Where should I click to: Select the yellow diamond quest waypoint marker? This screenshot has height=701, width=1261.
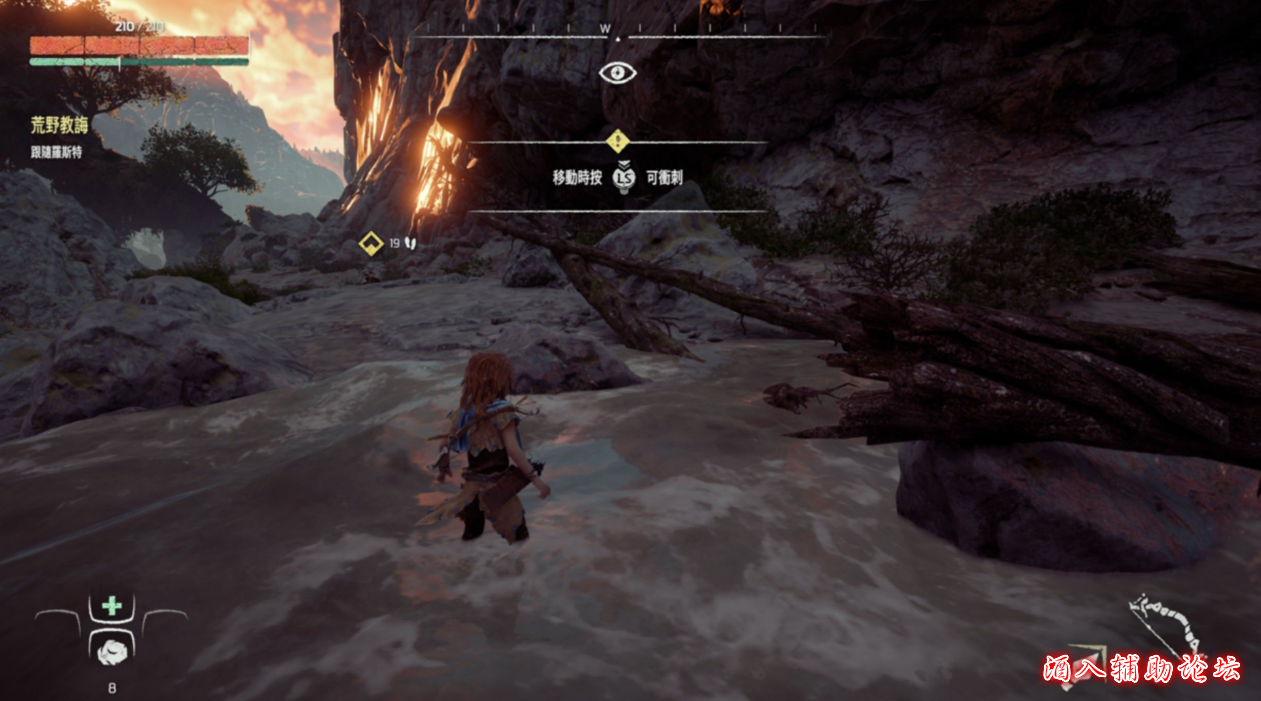pyautogui.click(x=371, y=243)
